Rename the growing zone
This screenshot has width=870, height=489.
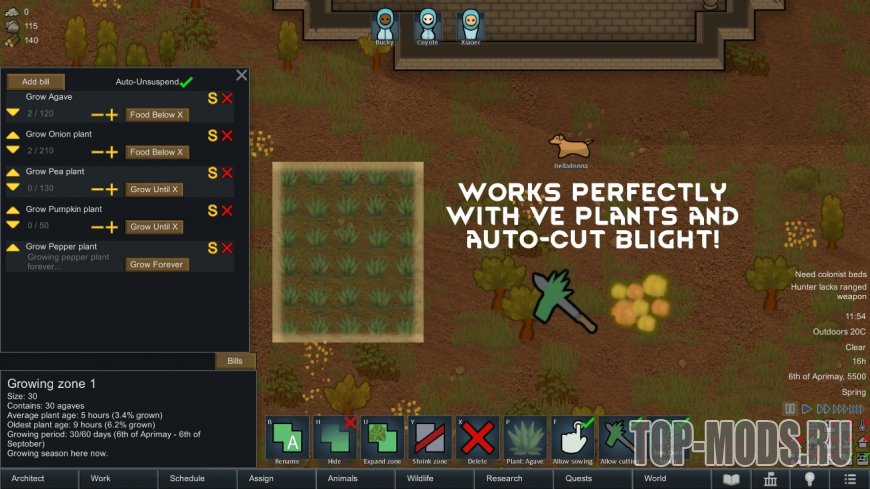coord(287,439)
